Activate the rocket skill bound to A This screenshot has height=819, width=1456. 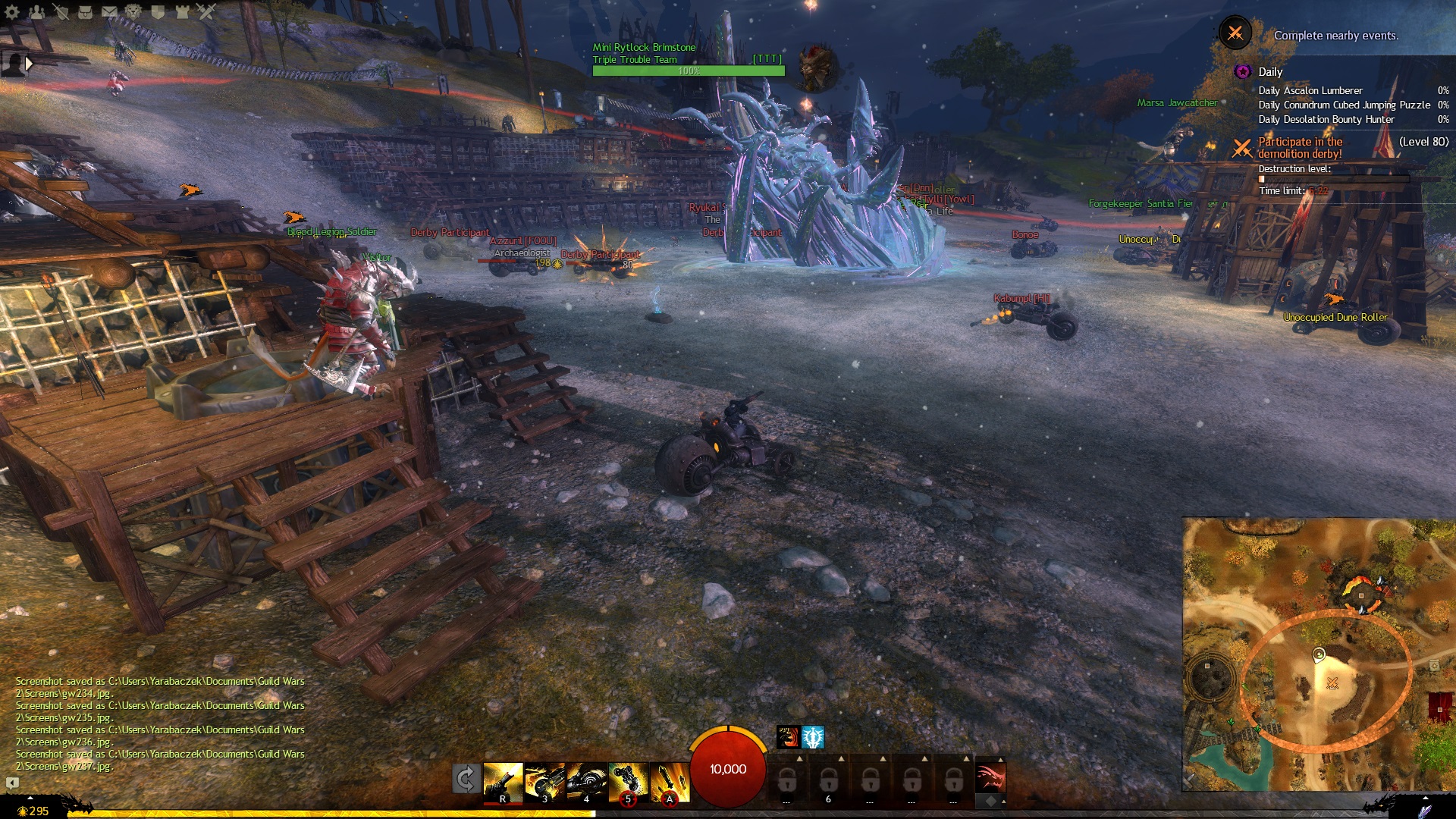point(670,782)
